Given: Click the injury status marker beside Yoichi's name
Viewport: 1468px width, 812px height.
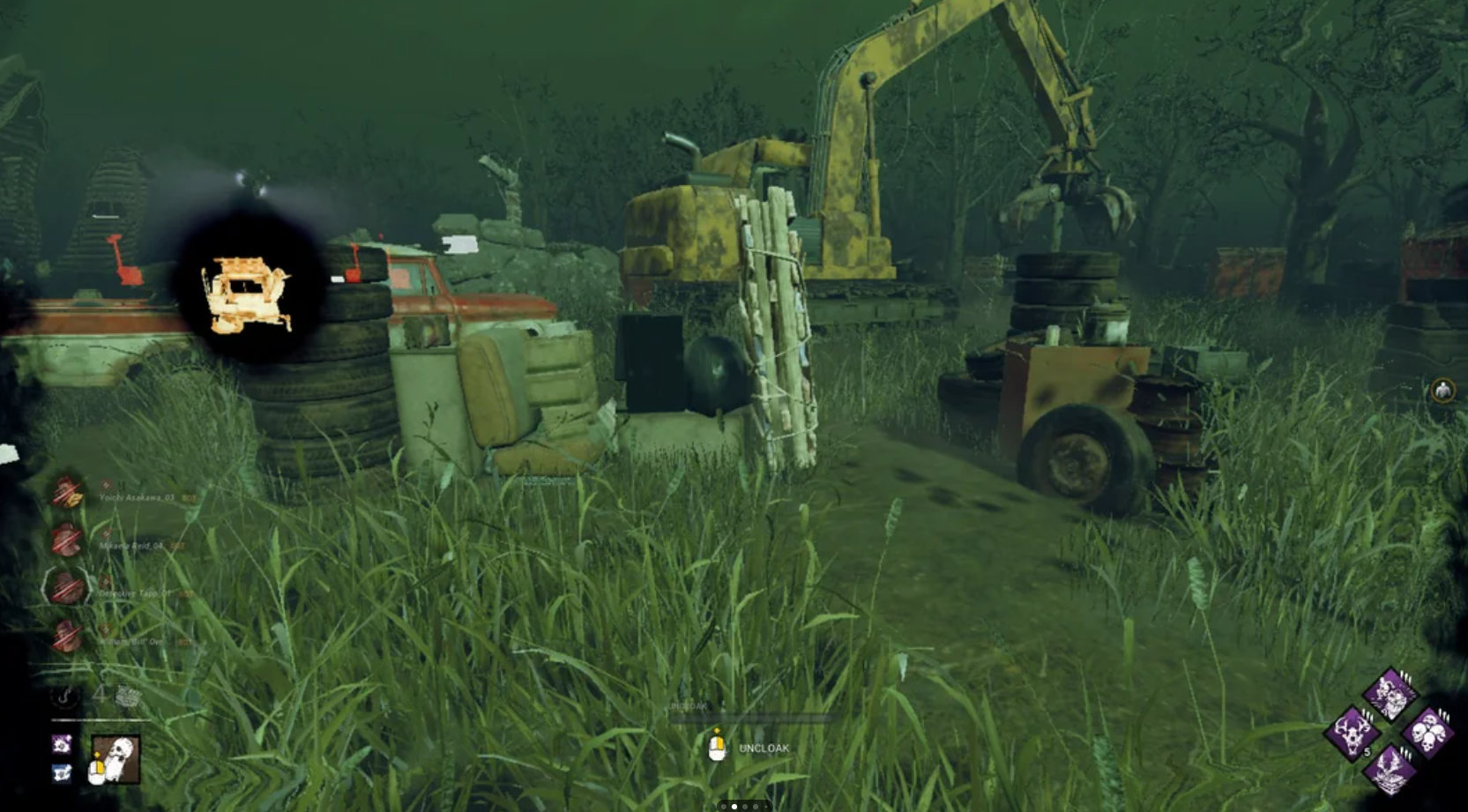Looking at the screenshot, I should point(106,485).
